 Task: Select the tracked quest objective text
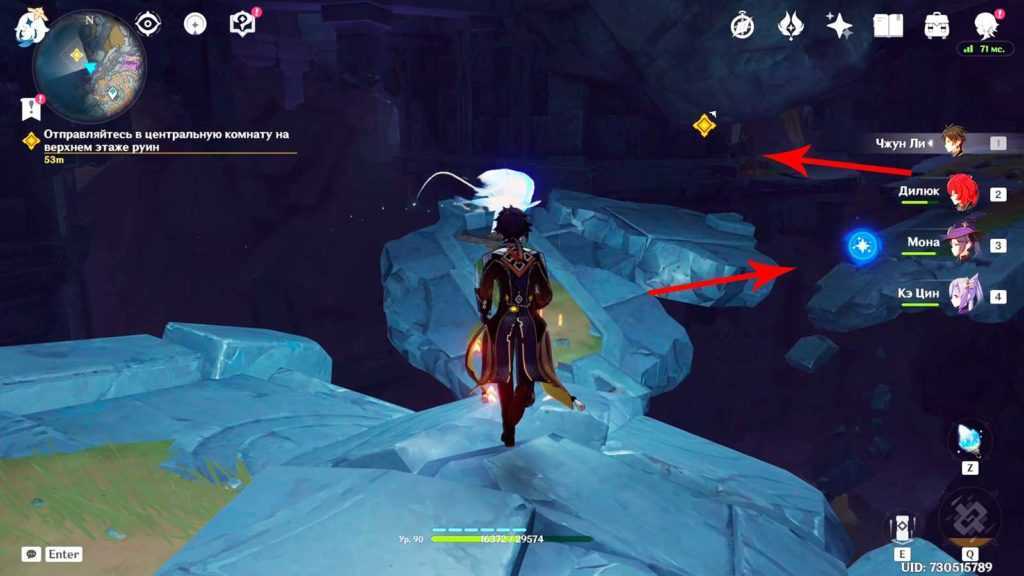pyautogui.click(x=160, y=139)
